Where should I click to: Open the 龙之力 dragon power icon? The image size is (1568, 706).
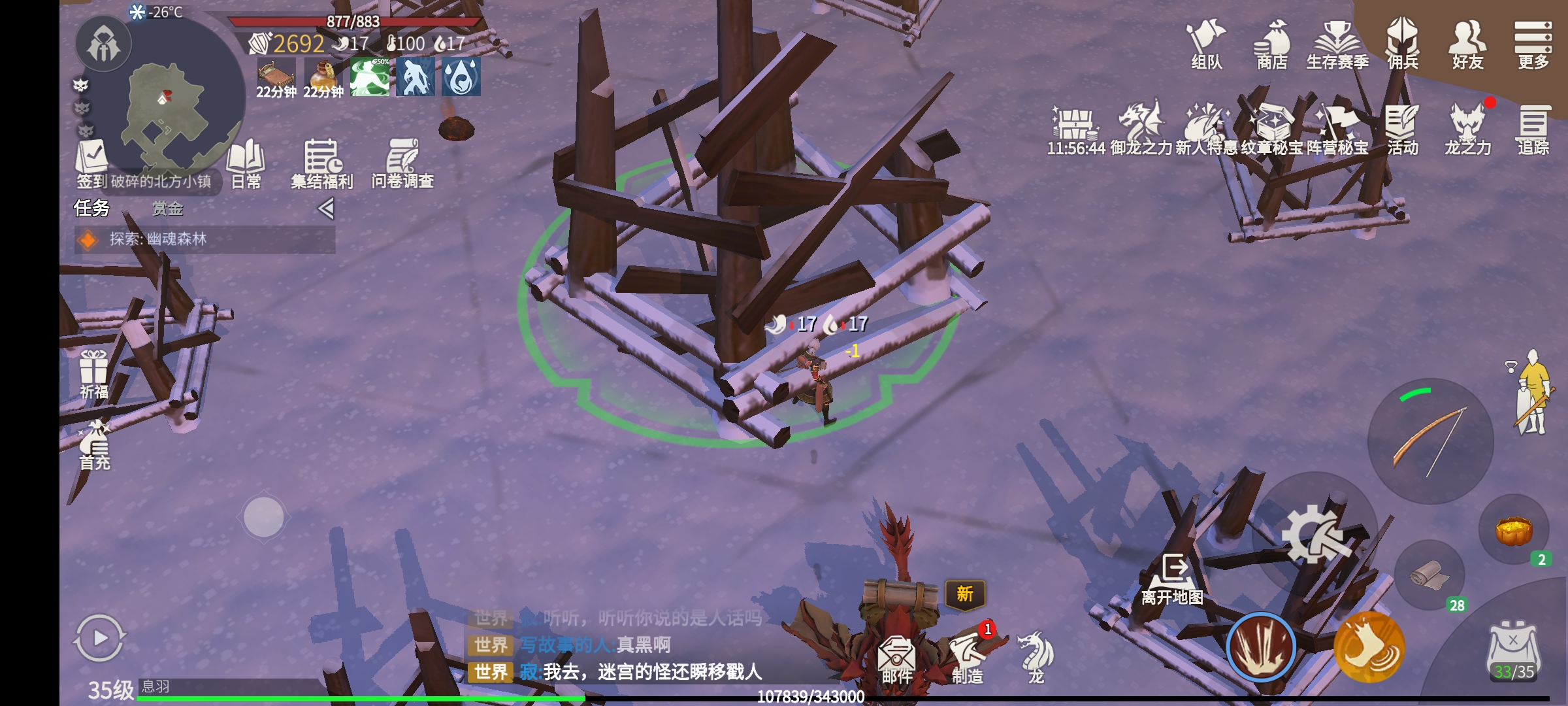(x=1467, y=129)
